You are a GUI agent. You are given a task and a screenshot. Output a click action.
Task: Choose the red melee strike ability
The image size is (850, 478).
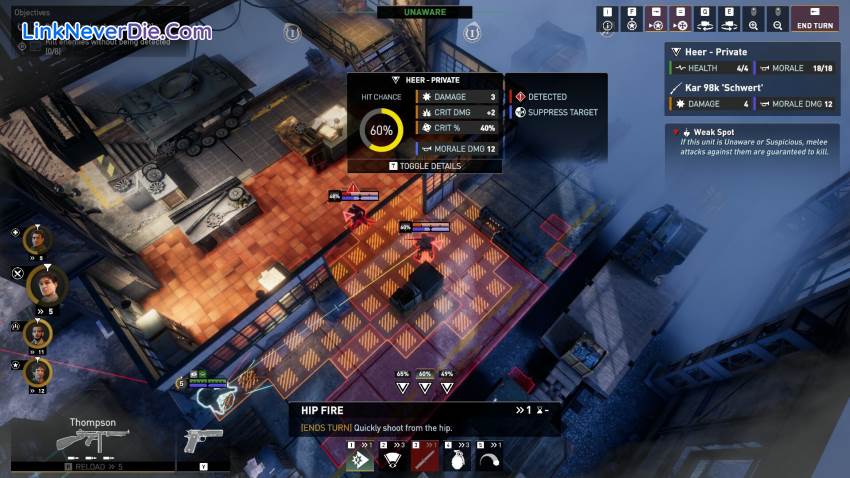tap(424, 458)
